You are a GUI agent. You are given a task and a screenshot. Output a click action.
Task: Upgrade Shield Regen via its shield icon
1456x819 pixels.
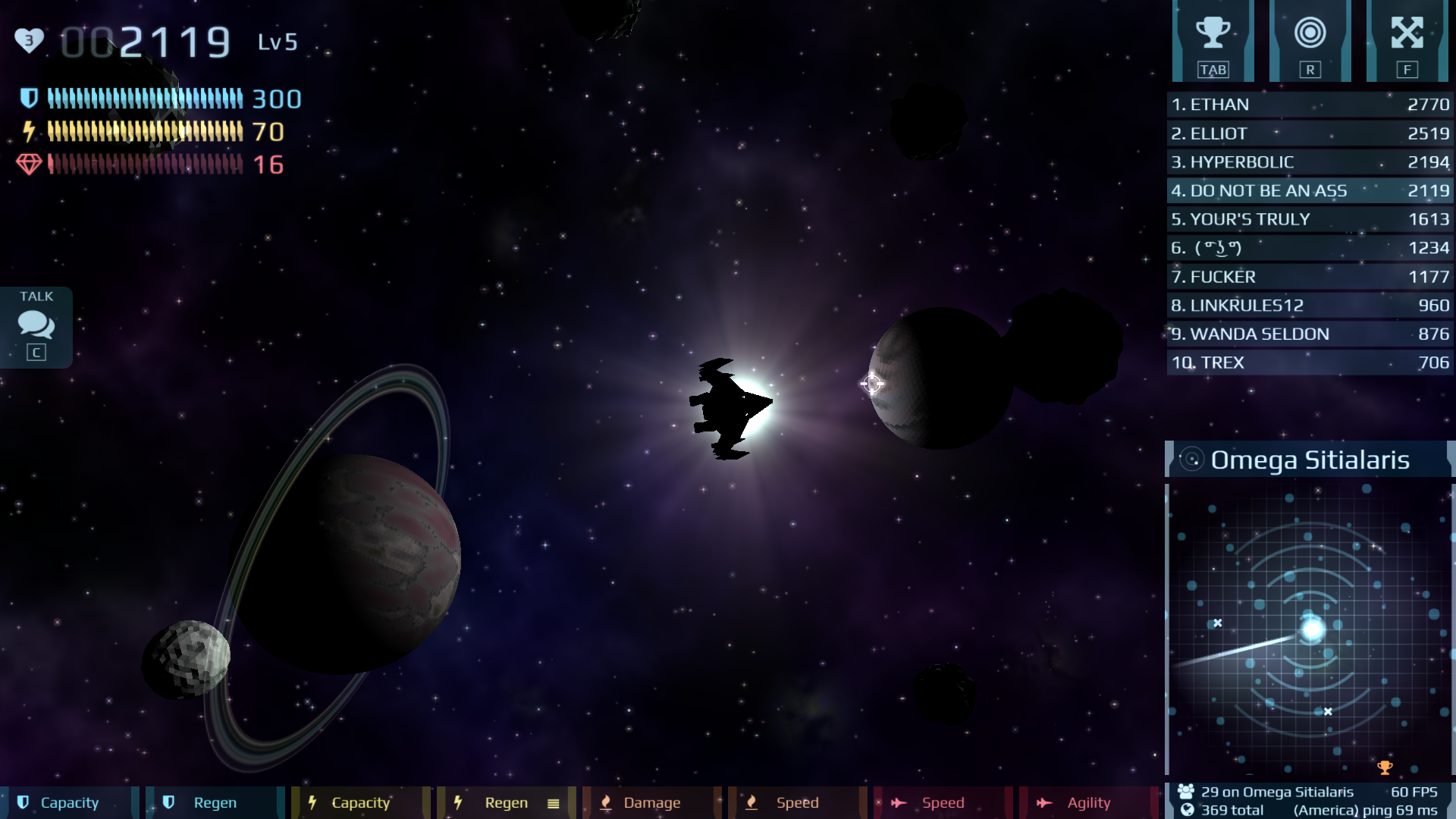[168, 802]
